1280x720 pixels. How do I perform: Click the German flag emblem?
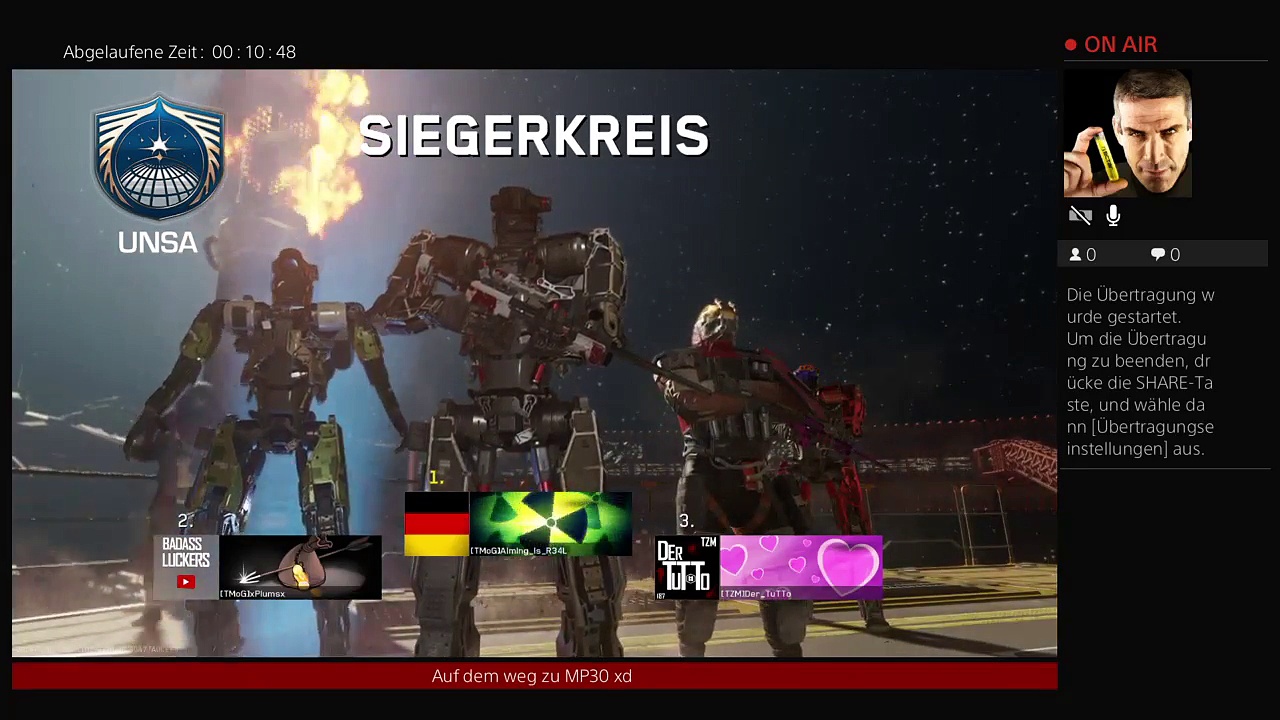pos(437,523)
